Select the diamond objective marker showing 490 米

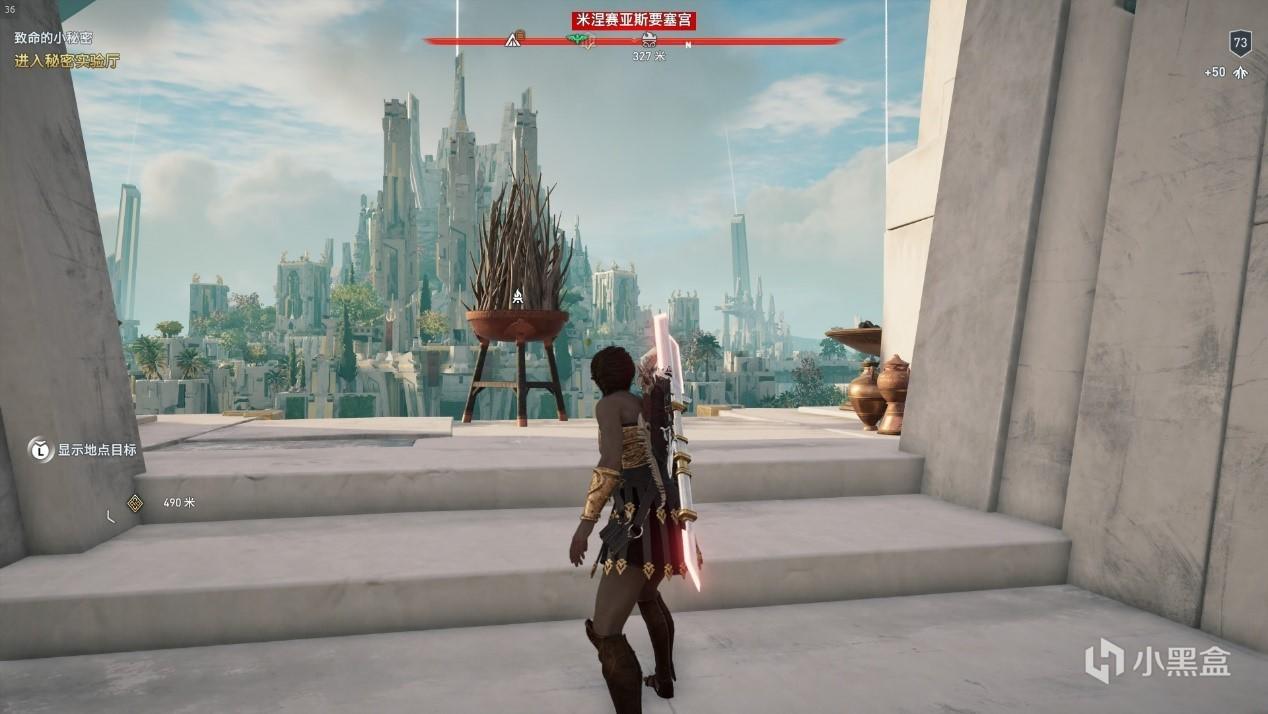135,502
